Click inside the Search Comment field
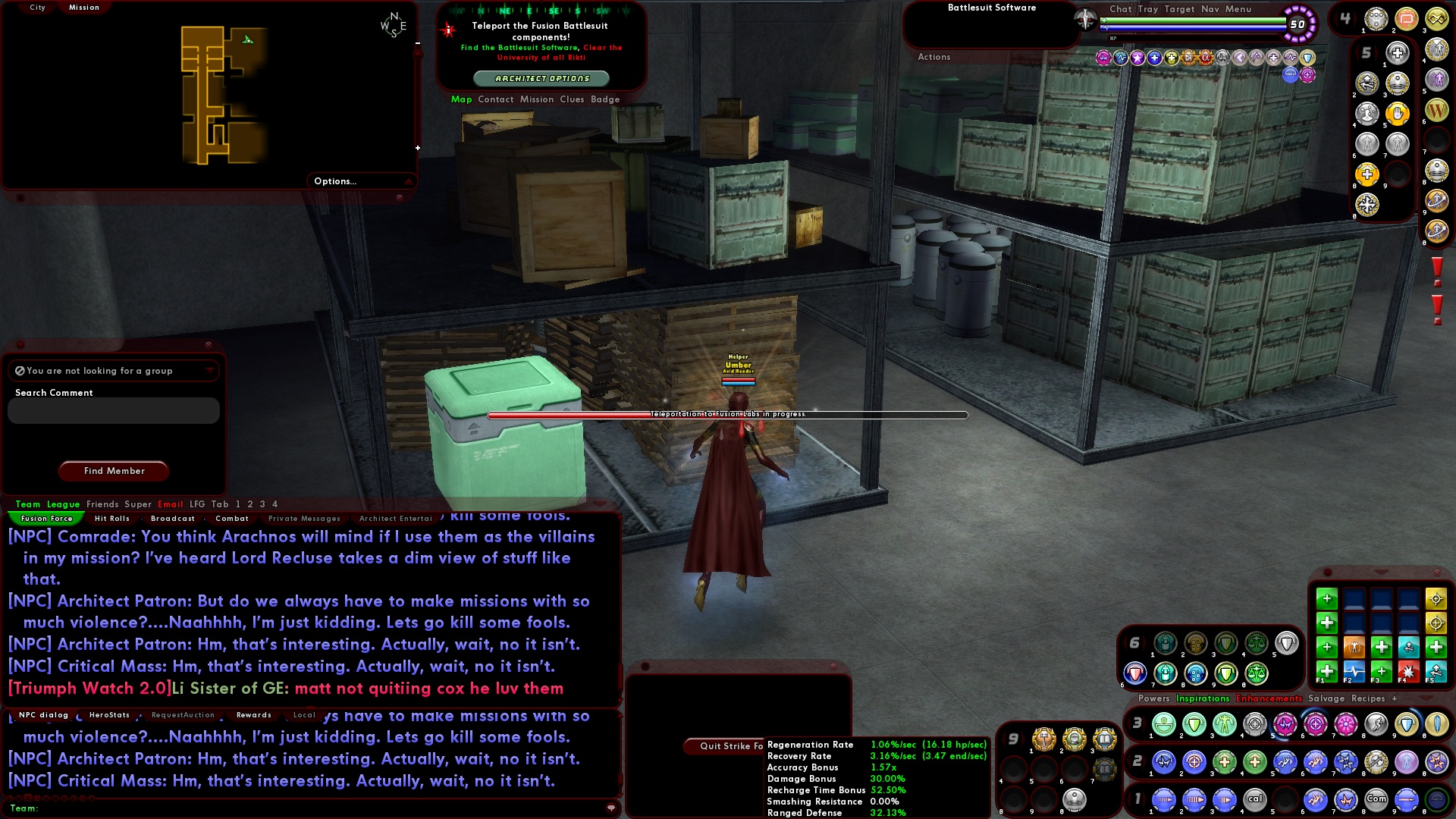The height and width of the screenshot is (819, 1456). 112,410
